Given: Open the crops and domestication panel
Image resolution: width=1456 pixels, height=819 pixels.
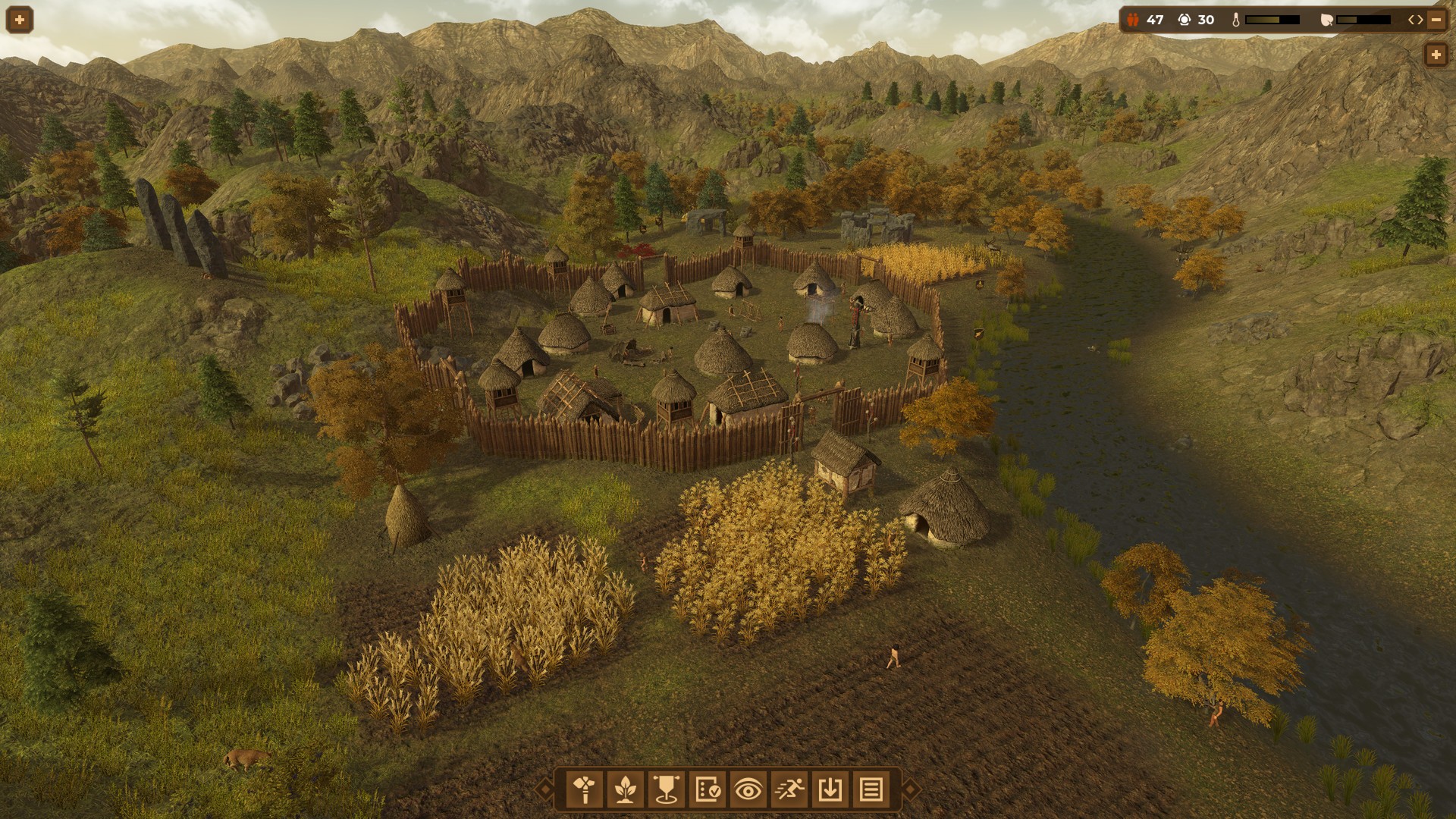Looking at the screenshot, I should [x=626, y=789].
